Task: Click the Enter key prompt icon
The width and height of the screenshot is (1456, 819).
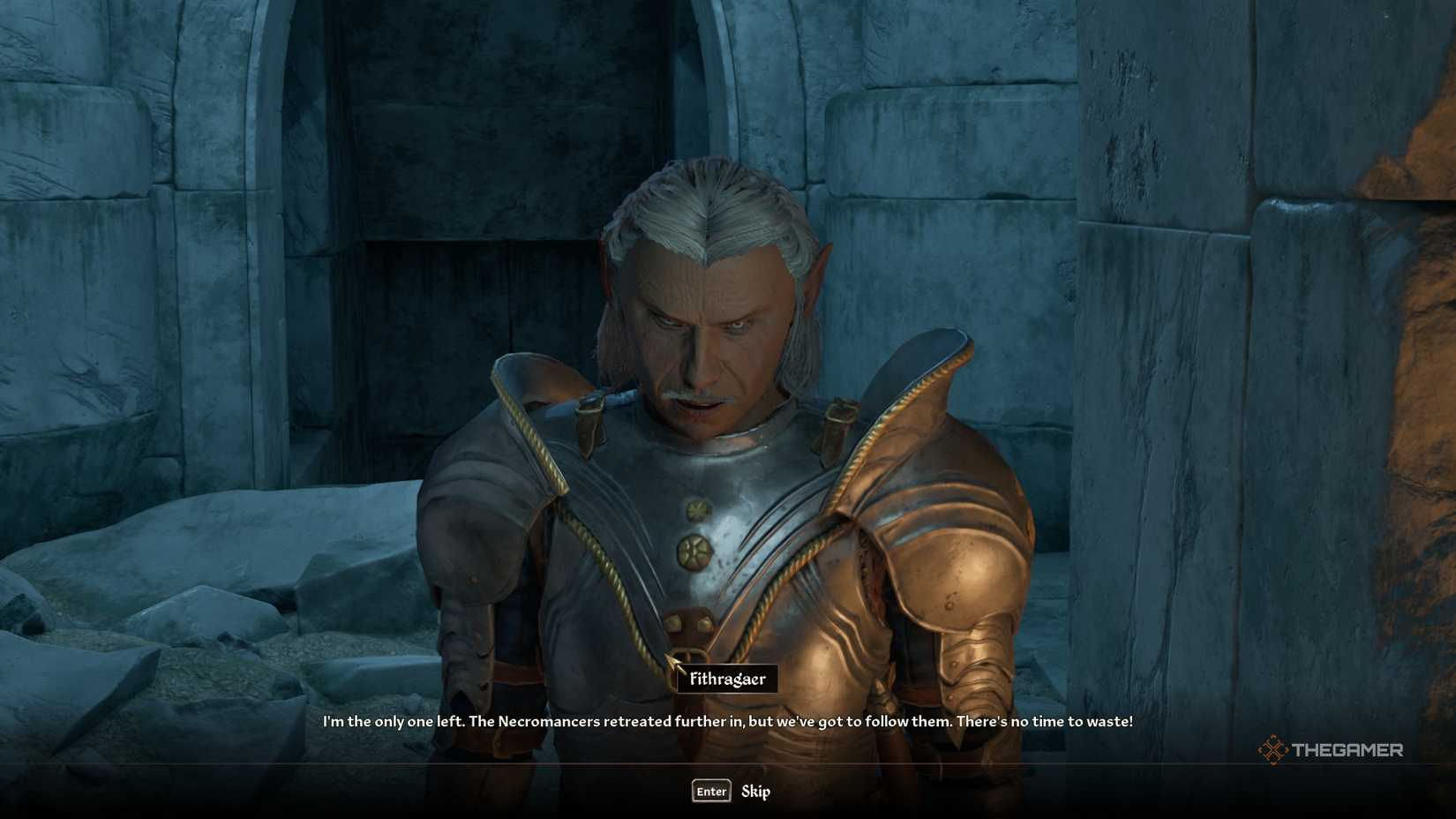Action: click(710, 792)
